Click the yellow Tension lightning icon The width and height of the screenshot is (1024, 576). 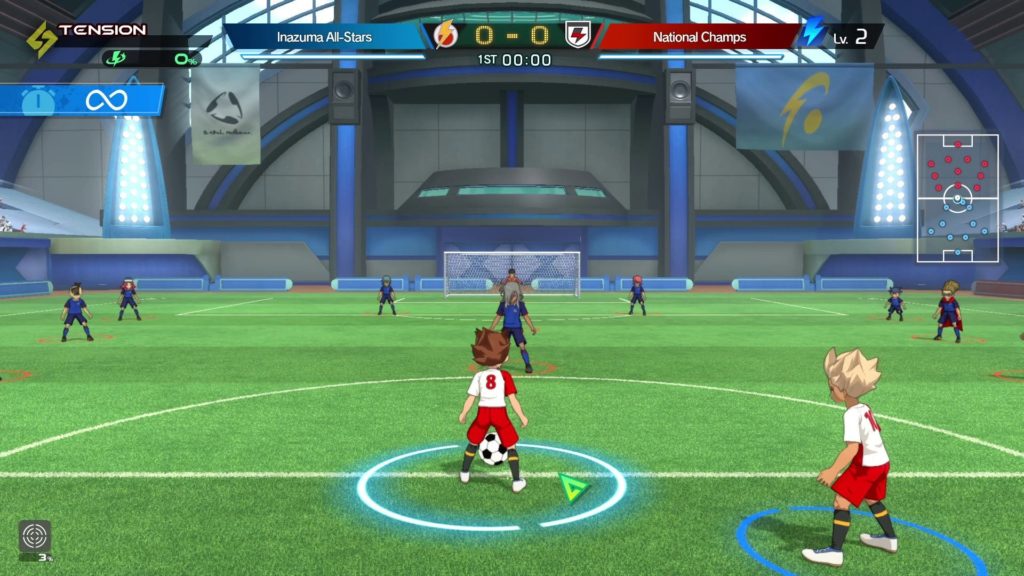41,39
